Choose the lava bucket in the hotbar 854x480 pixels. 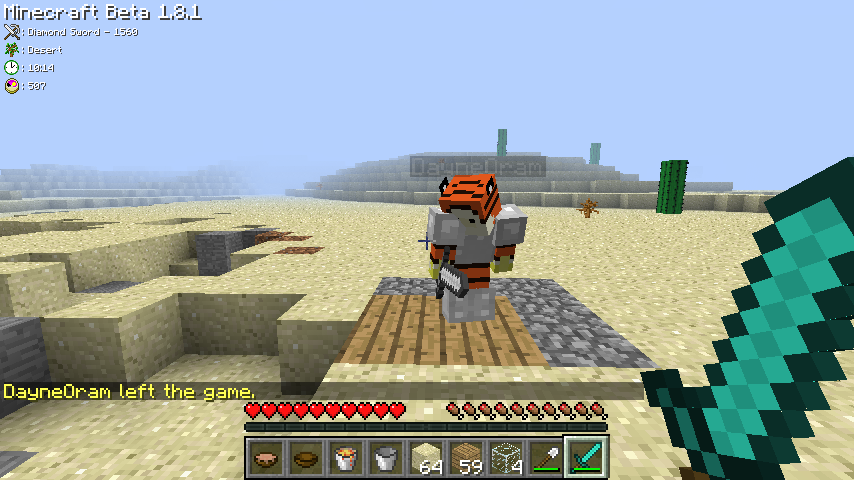pyautogui.click(x=346, y=458)
